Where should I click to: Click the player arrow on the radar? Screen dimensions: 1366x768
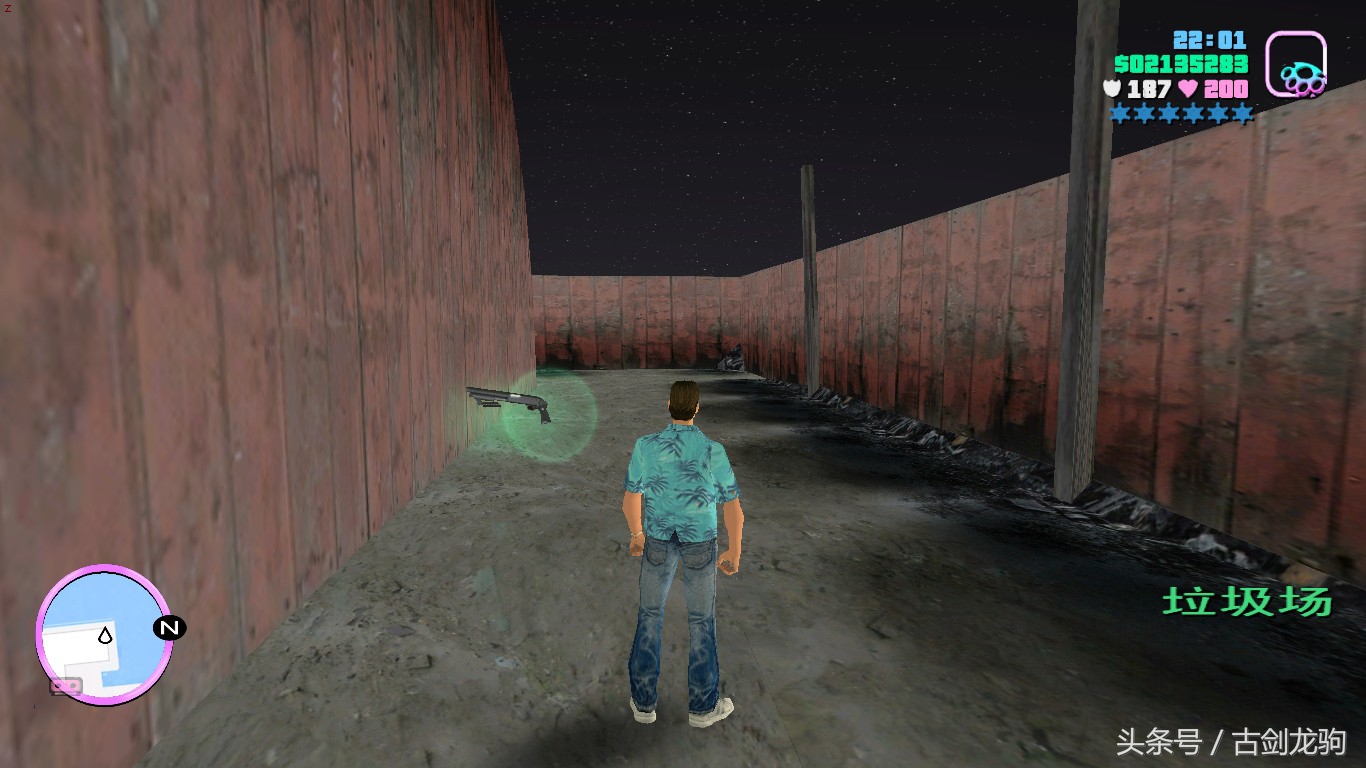[x=104, y=634]
